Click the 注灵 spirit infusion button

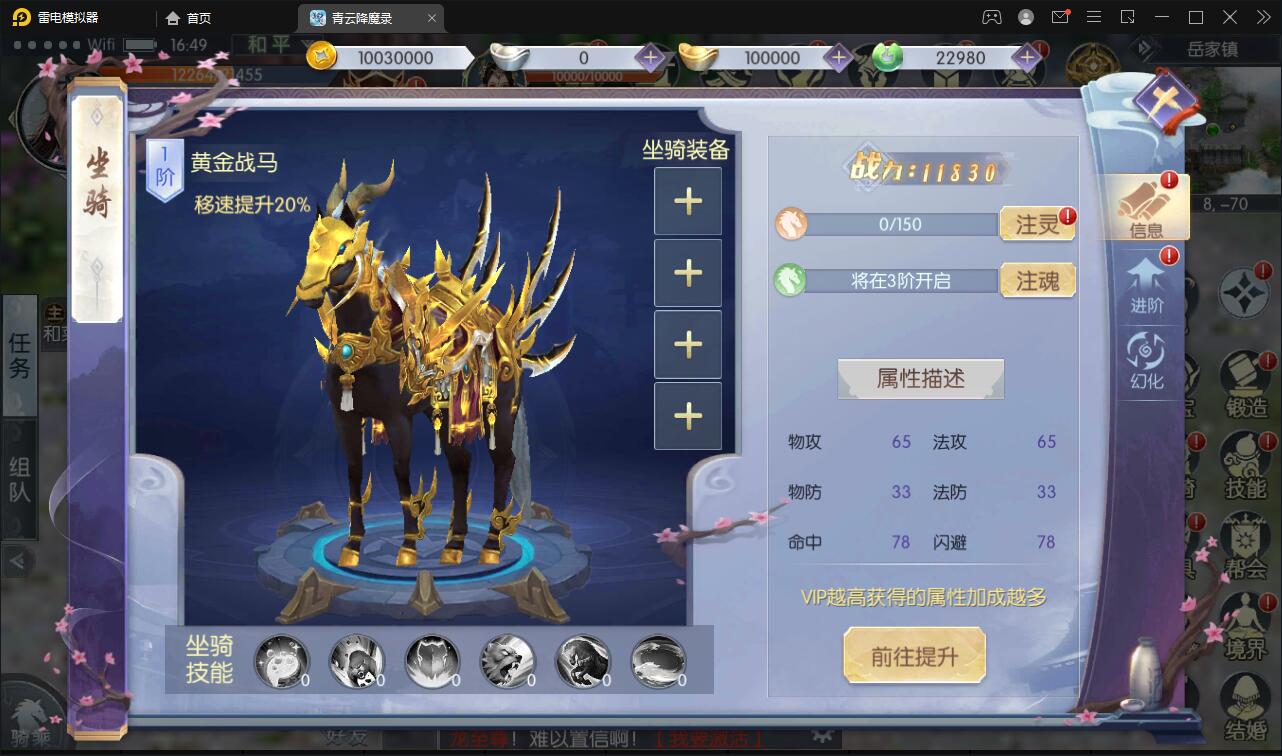pyautogui.click(x=1038, y=224)
